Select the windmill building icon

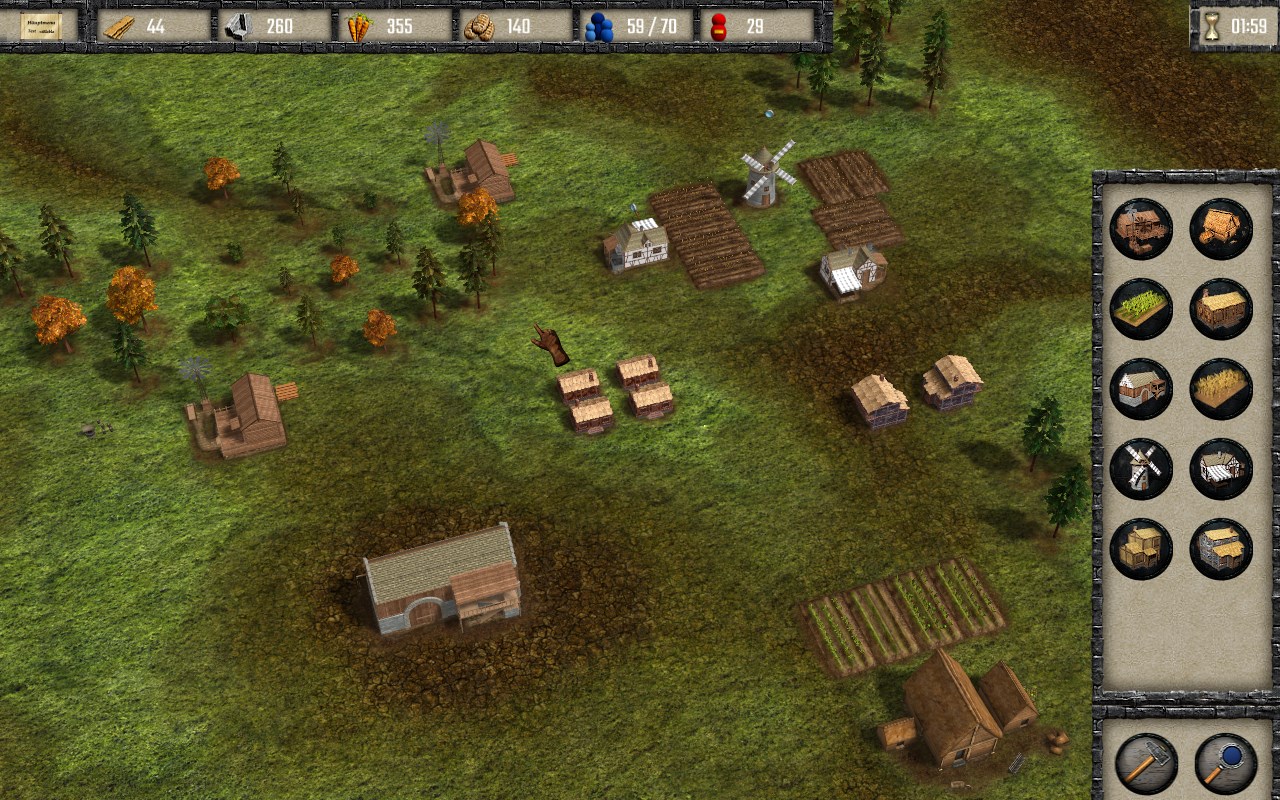click(1141, 469)
